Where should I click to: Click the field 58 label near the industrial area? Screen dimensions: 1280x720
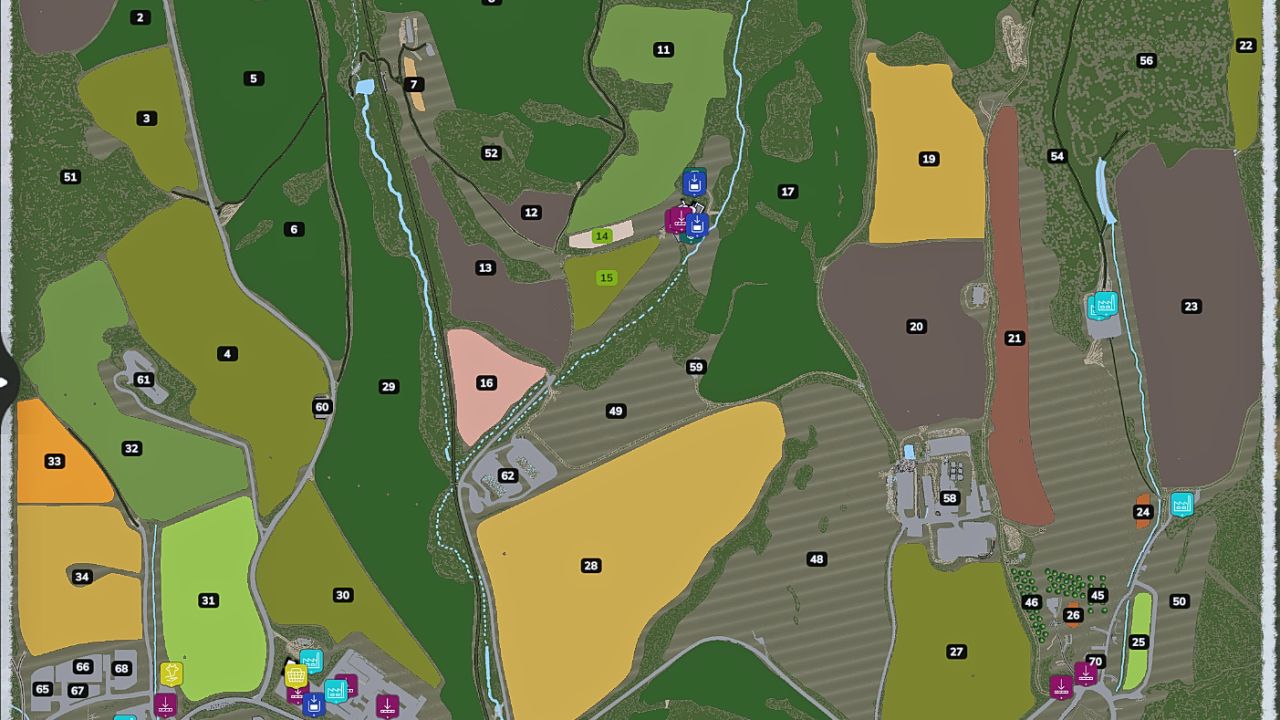[950, 497]
